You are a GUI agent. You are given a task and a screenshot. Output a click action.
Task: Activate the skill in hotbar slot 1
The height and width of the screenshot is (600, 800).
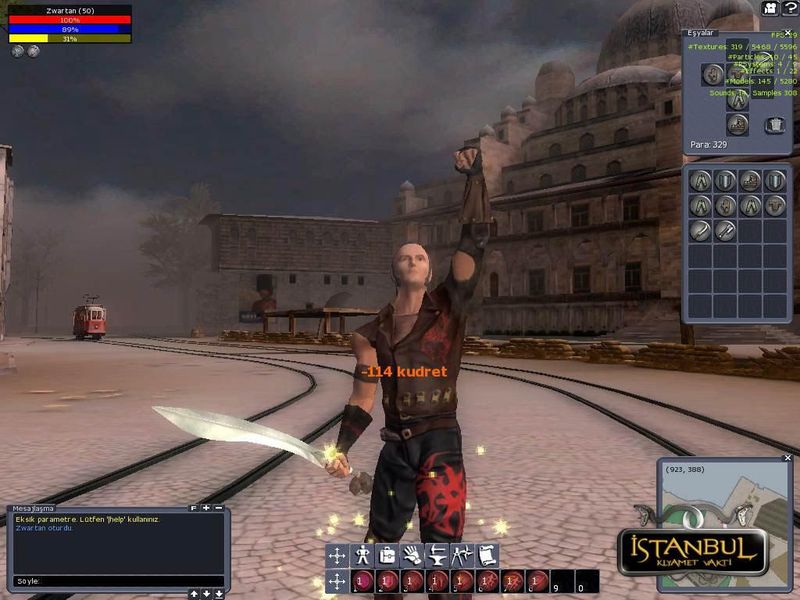(363, 581)
